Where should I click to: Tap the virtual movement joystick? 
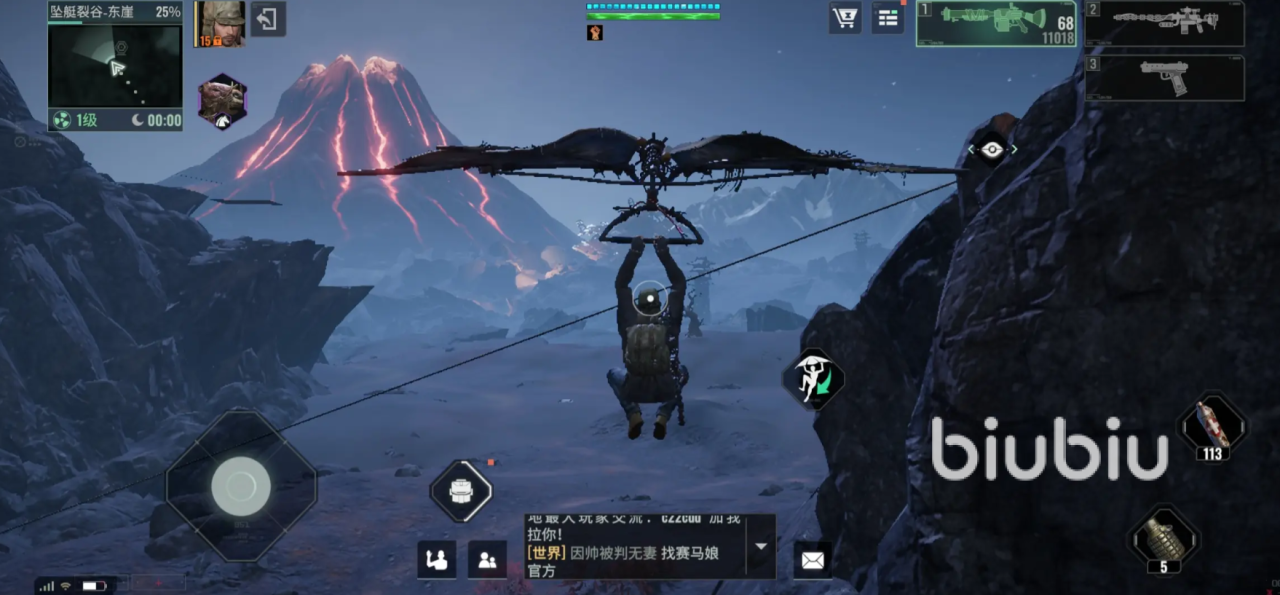[x=240, y=486]
